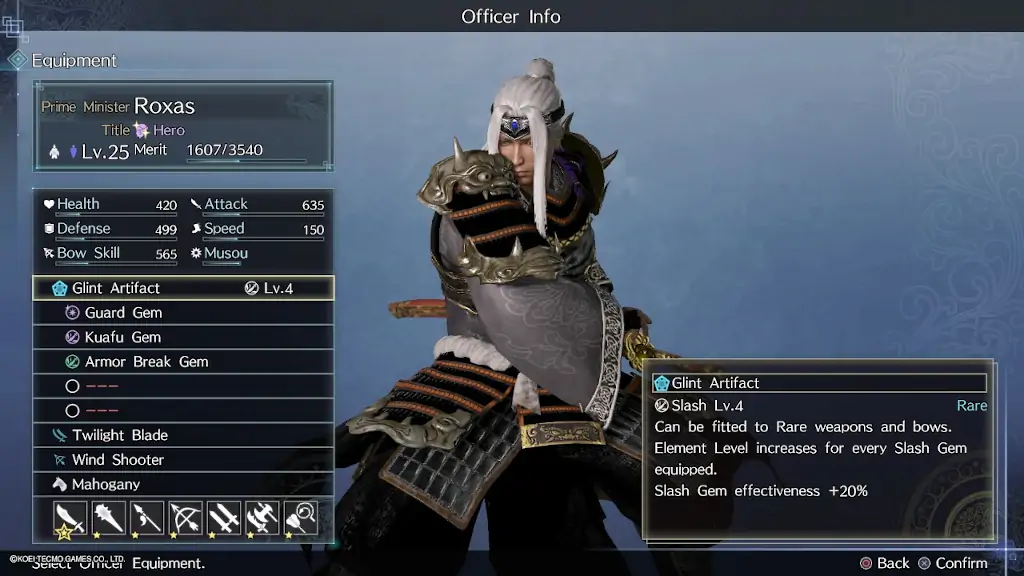This screenshot has height=576, width=1024.
Task: Choose the spiked club weapon type icon
Action: [x=109, y=518]
